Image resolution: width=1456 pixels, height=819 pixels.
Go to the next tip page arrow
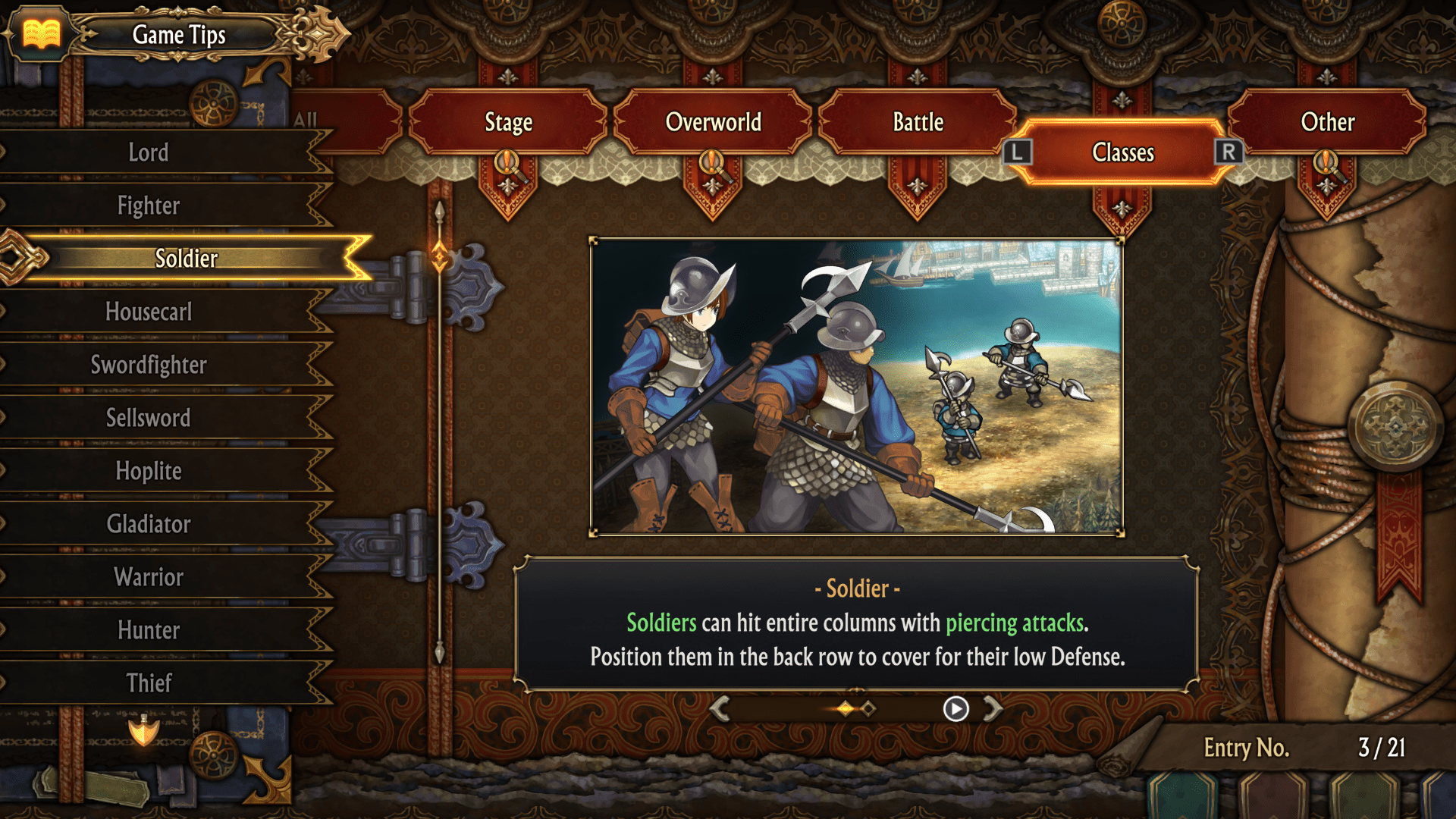[x=993, y=708]
